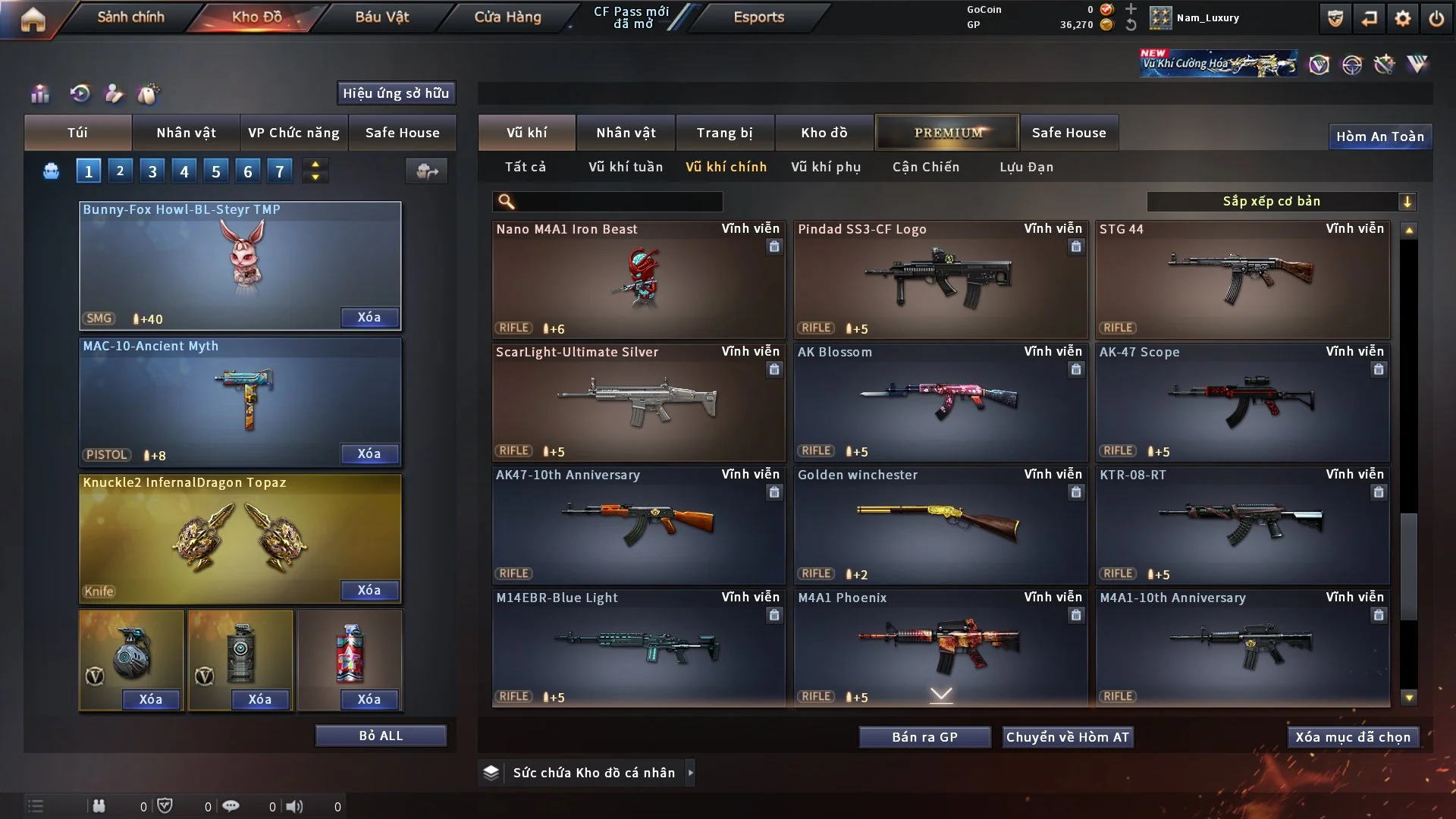Open the Báu Vật menu
The height and width of the screenshot is (819, 1456).
(381, 17)
